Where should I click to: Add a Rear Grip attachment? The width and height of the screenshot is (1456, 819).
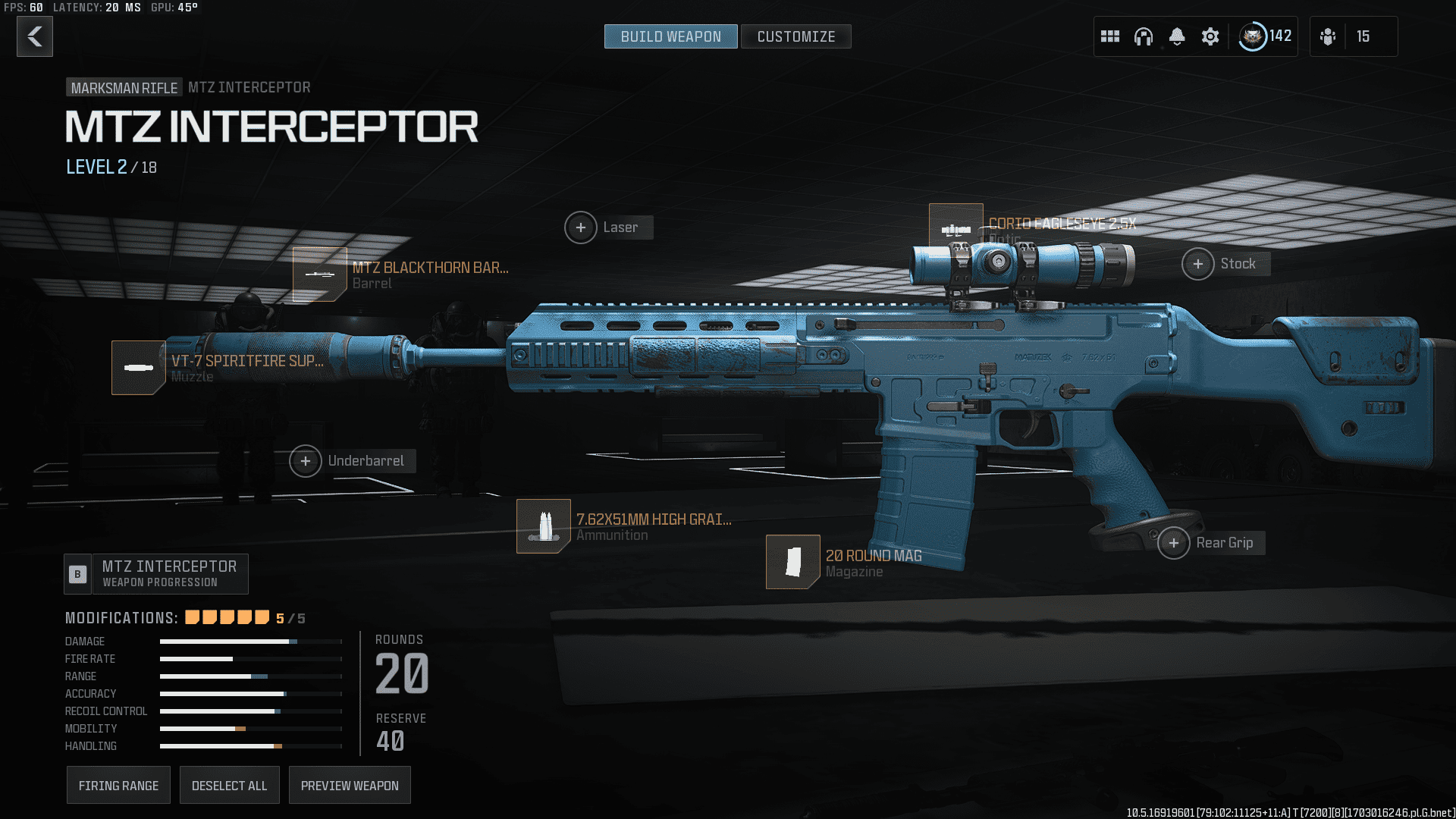(x=1174, y=543)
